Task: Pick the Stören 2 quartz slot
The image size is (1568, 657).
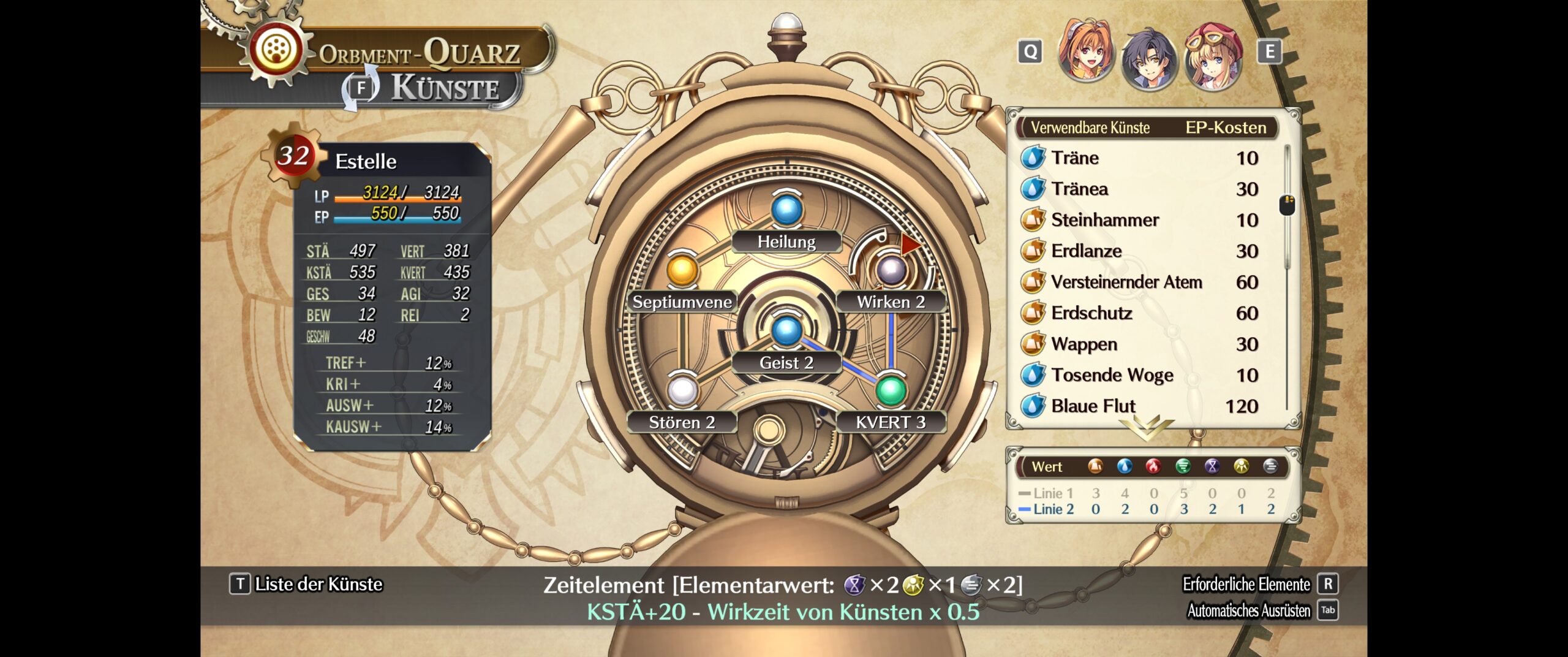Action: tap(682, 390)
